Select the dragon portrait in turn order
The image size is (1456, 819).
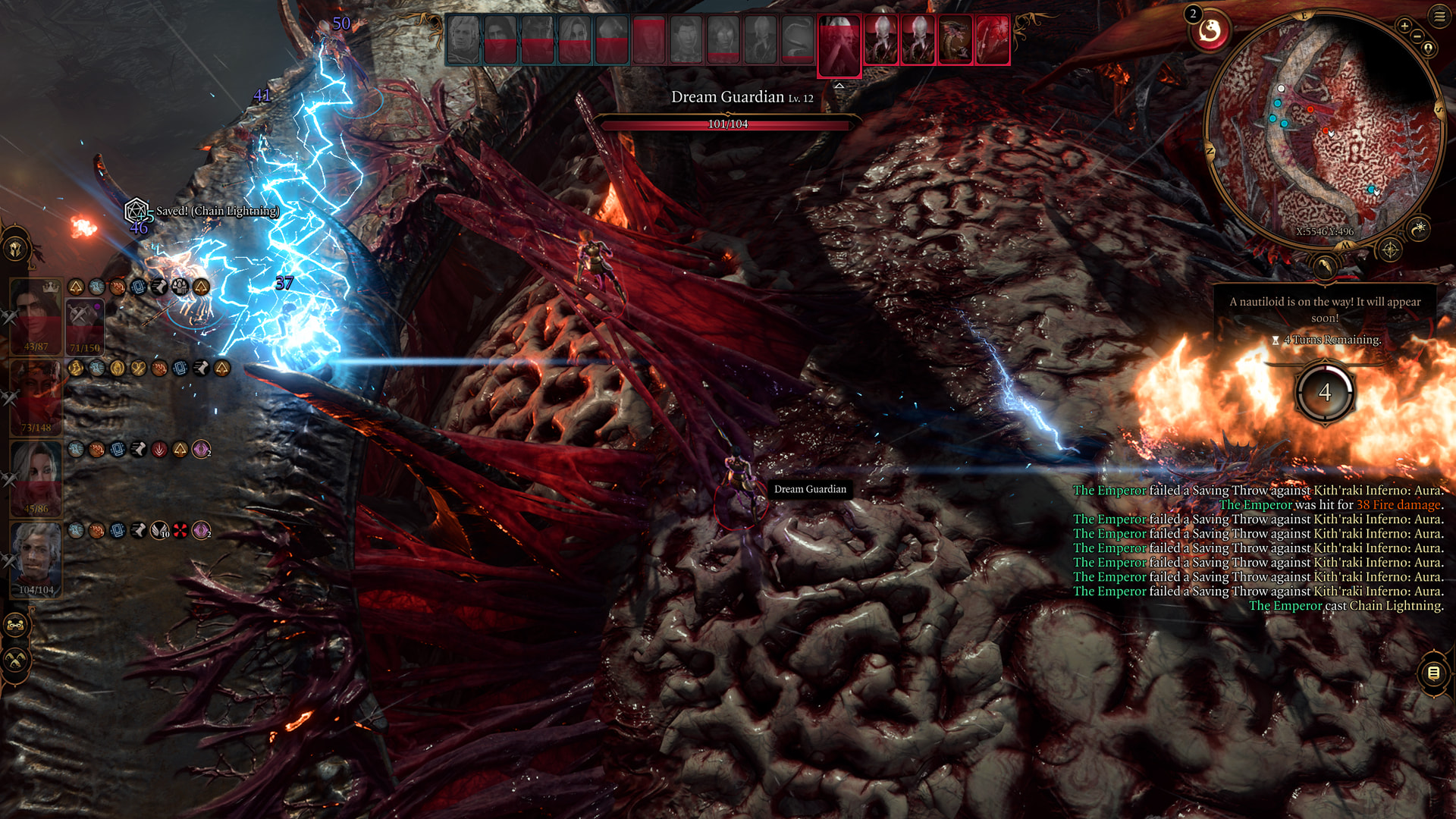[955, 39]
